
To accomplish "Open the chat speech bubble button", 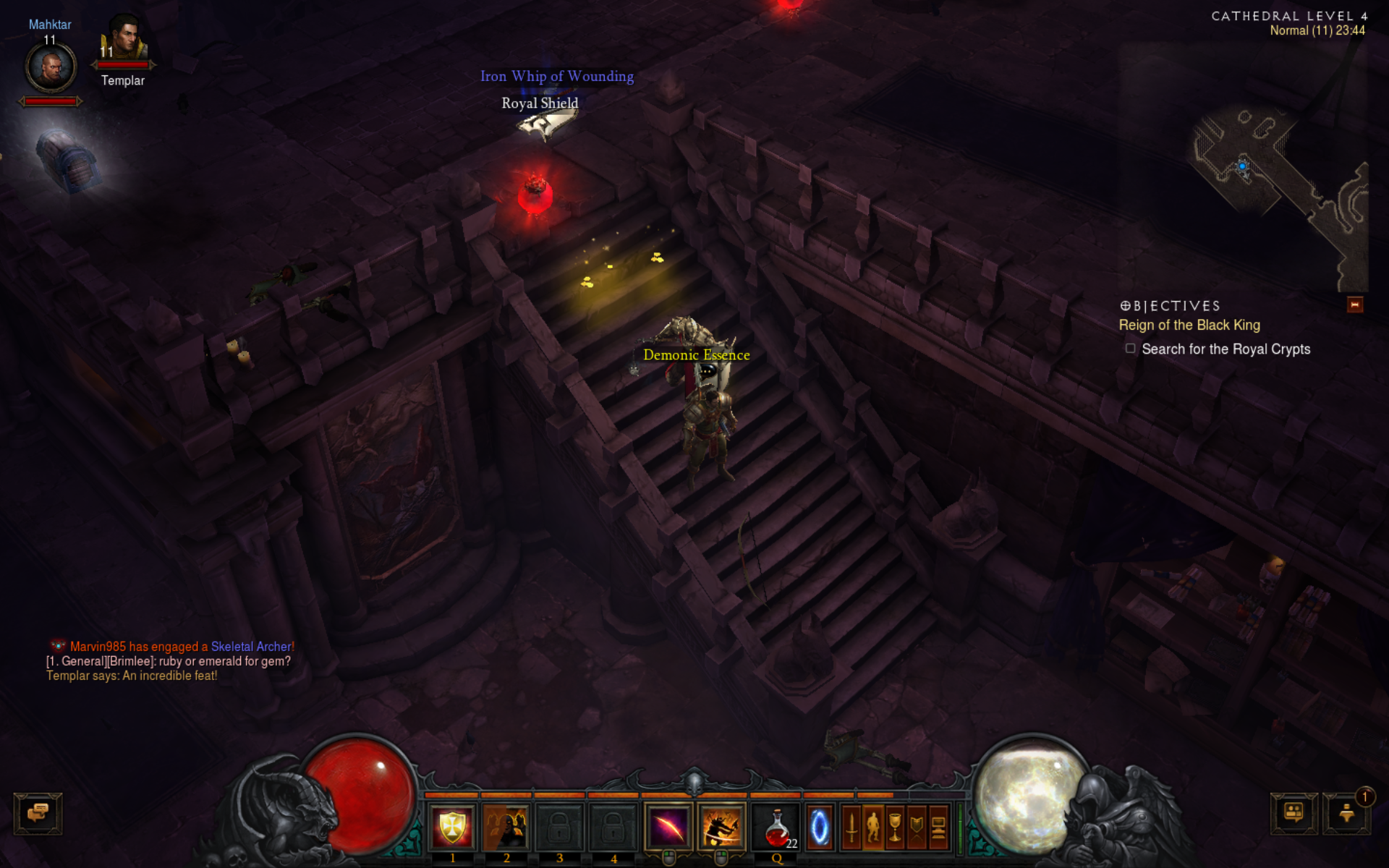I will (x=38, y=813).
